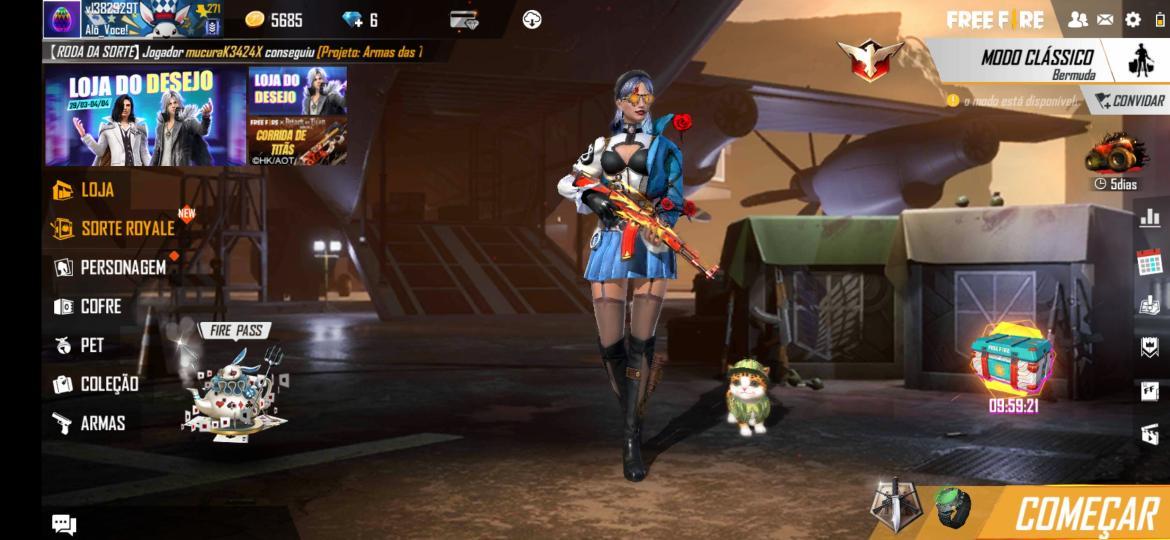1170x540 pixels.
Task: Open the chat speech bubble
Action: [x=64, y=524]
